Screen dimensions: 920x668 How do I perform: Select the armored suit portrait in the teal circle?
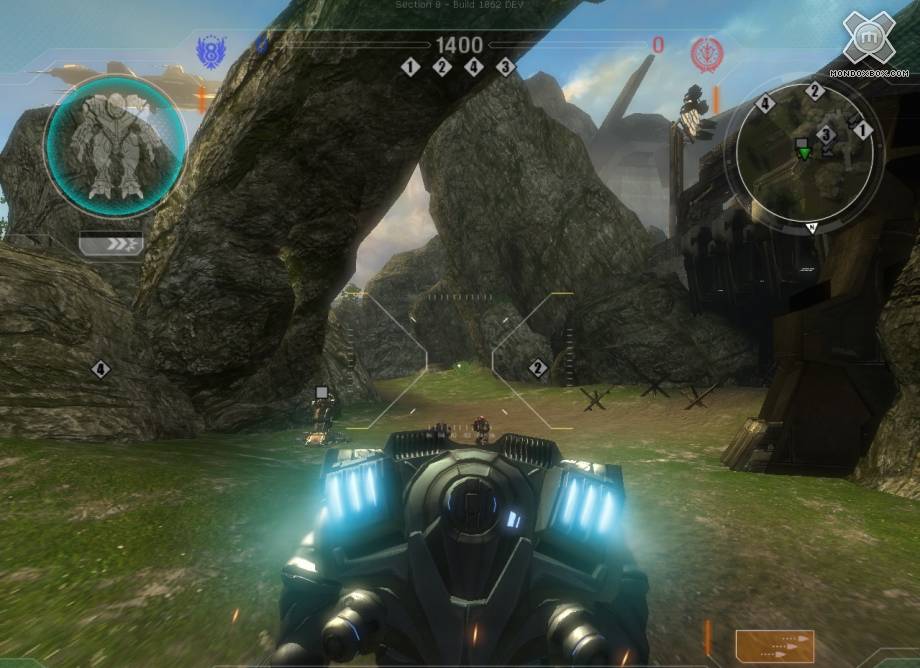tap(115, 145)
